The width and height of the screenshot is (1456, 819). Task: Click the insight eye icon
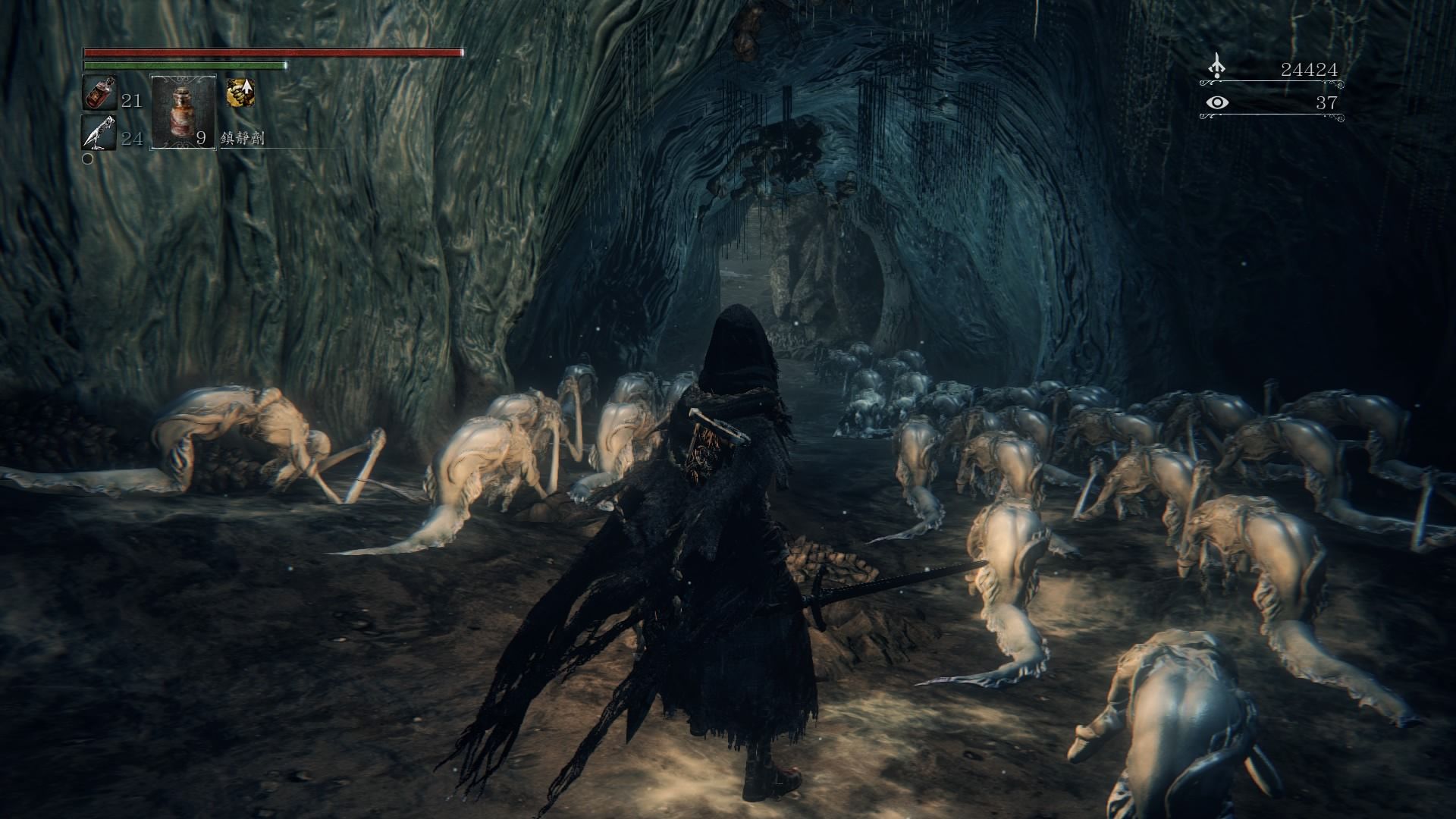click(1217, 102)
